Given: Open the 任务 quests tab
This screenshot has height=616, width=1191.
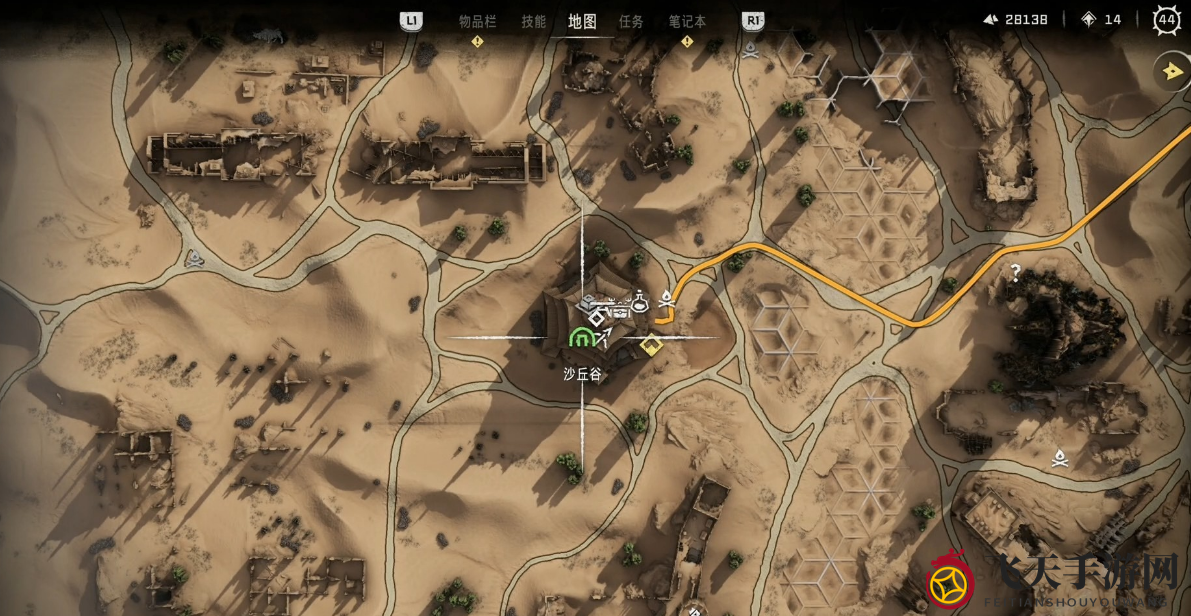Looking at the screenshot, I should pos(631,21).
